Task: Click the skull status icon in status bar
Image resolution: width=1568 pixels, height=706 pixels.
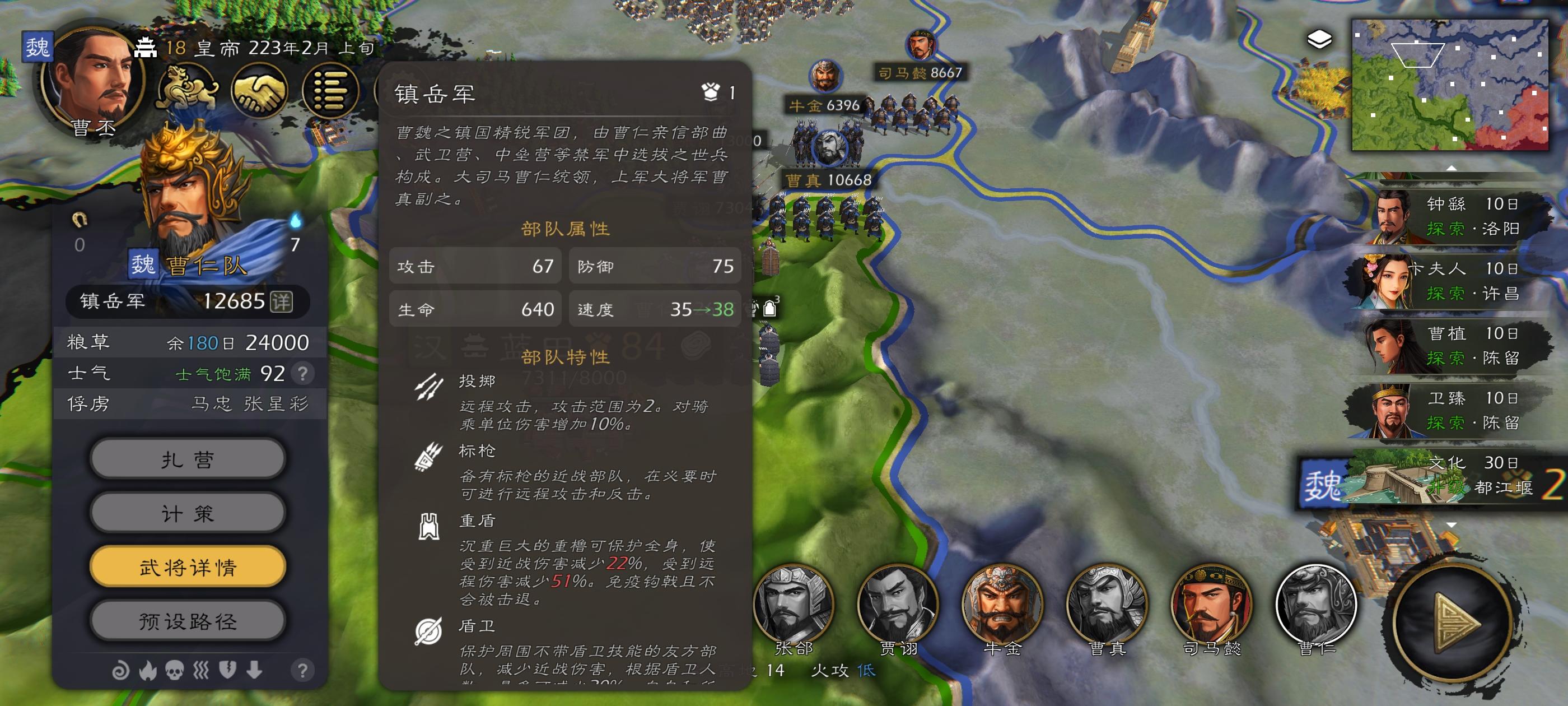Action: pyautogui.click(x=175, y=671)
